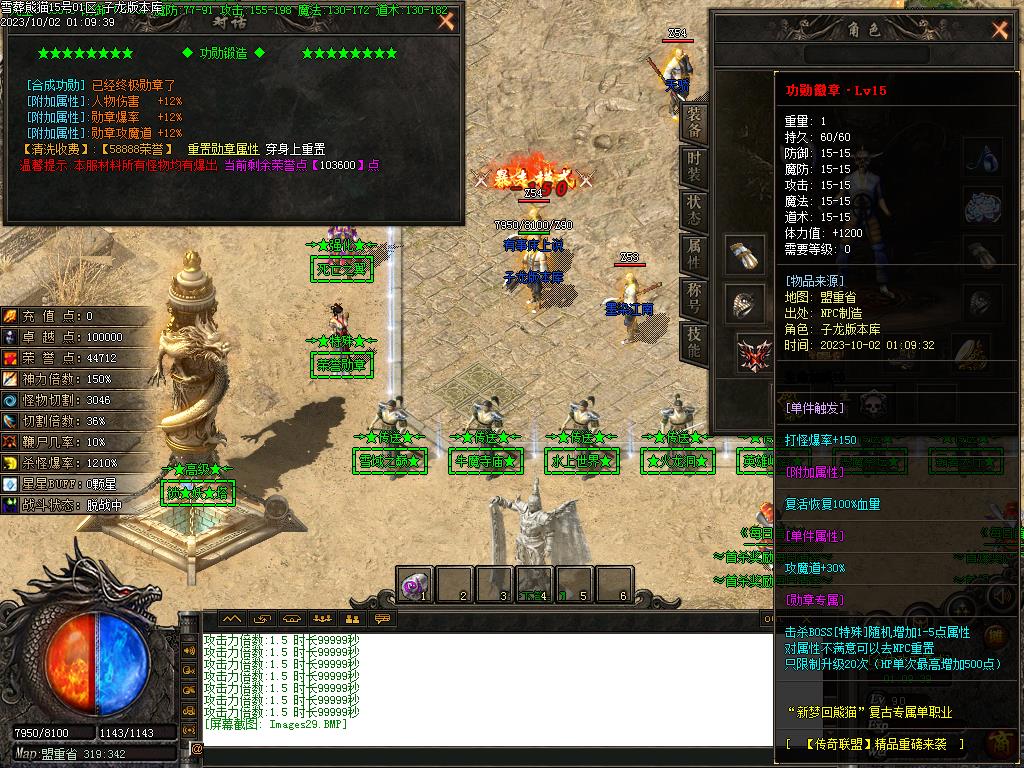The width and height of the screenshot is (1024, 768).
Task: Toggle the top speaker chat channel button
Action: pyautogui.click(x=189, y=650)
